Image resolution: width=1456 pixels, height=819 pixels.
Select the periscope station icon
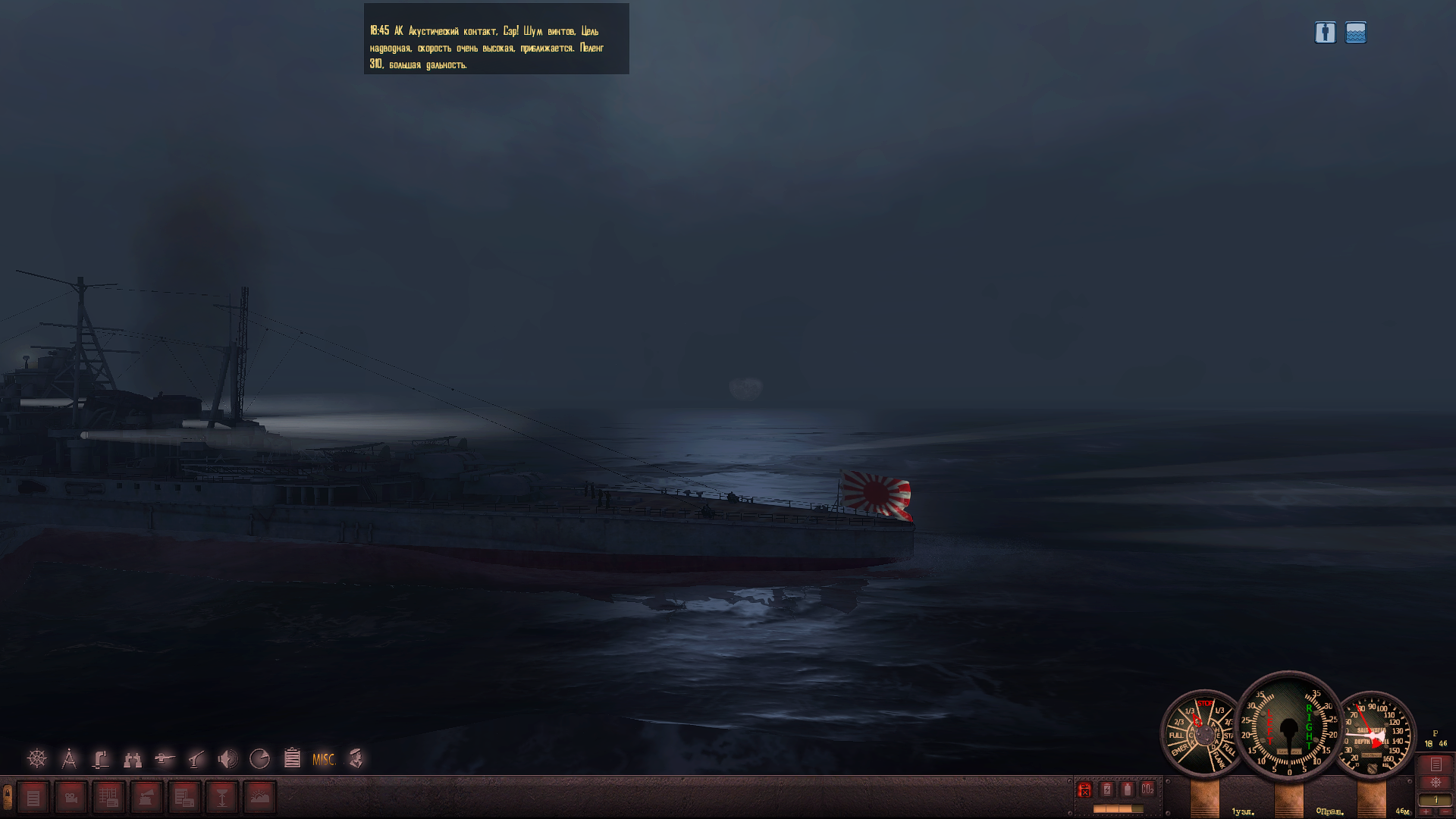pos(101,758)
